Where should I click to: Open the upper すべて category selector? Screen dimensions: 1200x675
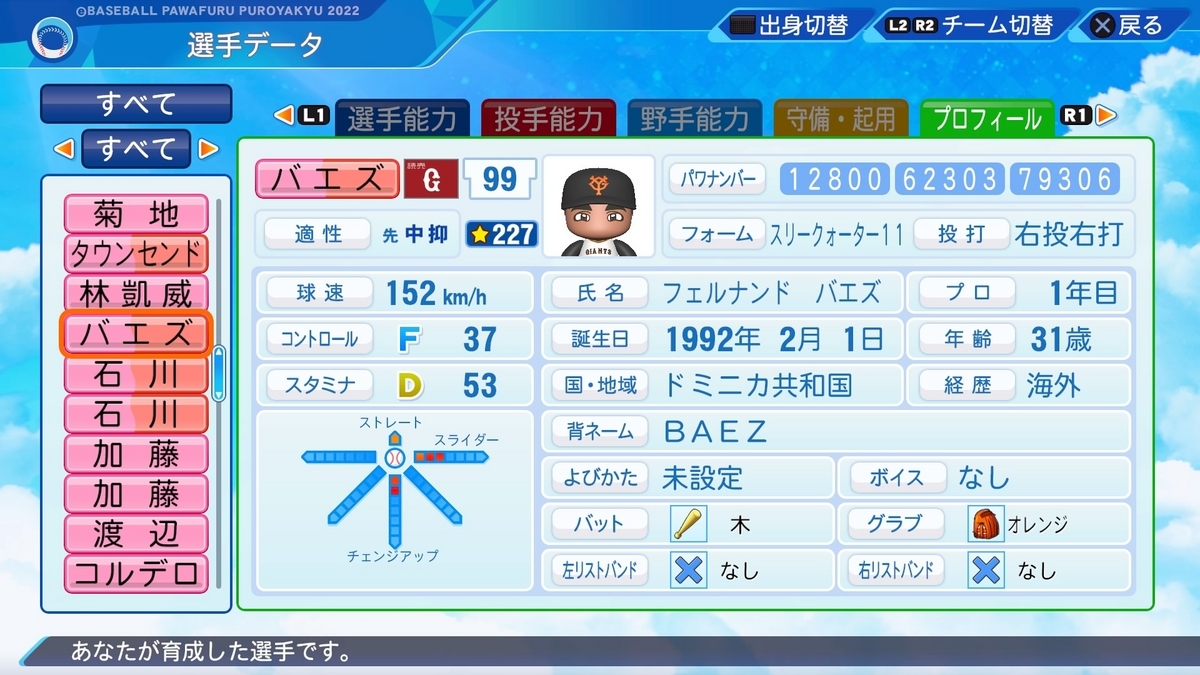[136, 103]
